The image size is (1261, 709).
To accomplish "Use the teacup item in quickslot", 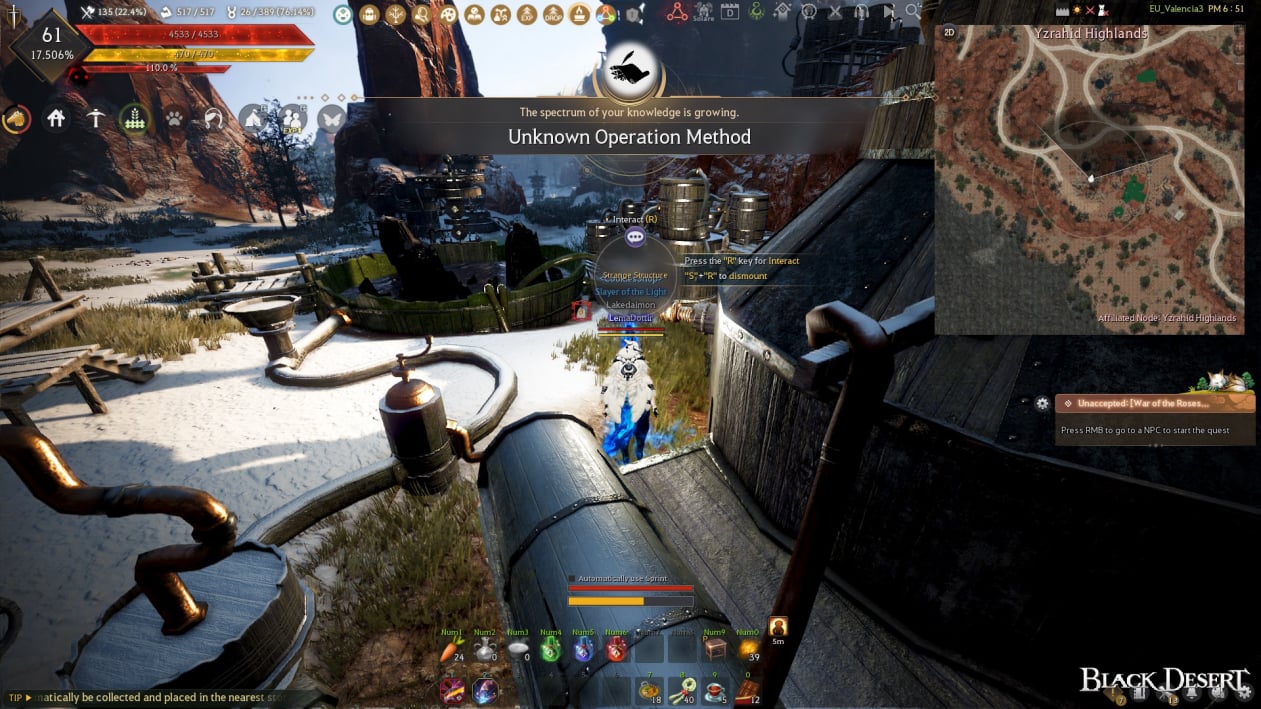I will point(714,689).
